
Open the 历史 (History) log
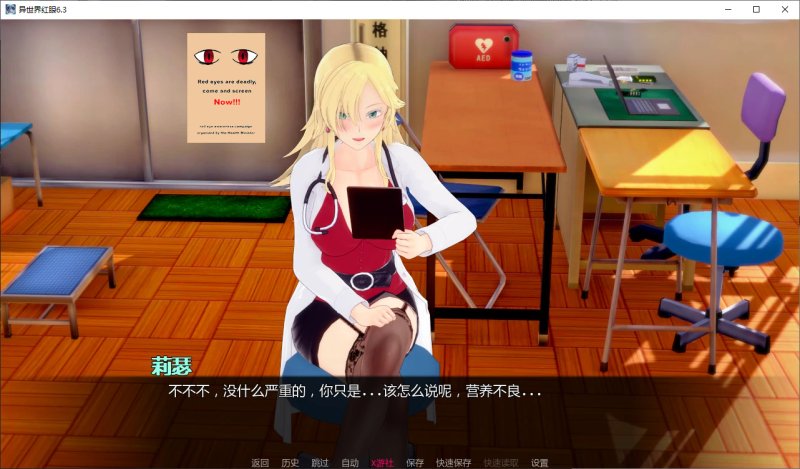point(290,463)
